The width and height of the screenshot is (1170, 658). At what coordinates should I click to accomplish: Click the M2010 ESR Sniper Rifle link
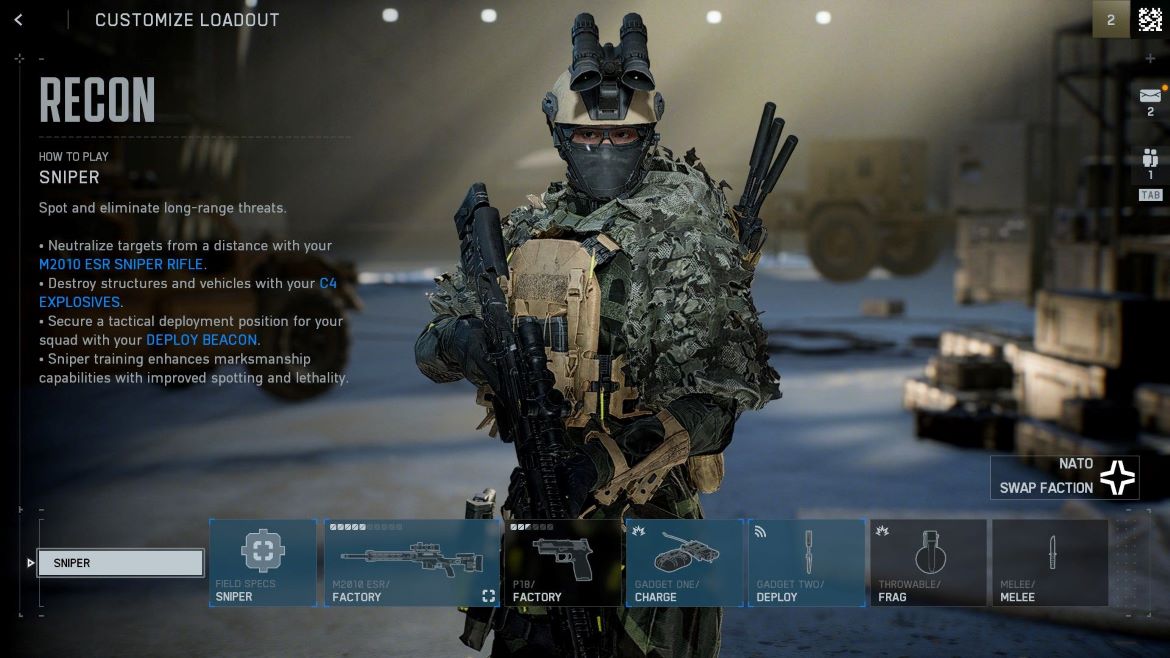click(121, 264)
